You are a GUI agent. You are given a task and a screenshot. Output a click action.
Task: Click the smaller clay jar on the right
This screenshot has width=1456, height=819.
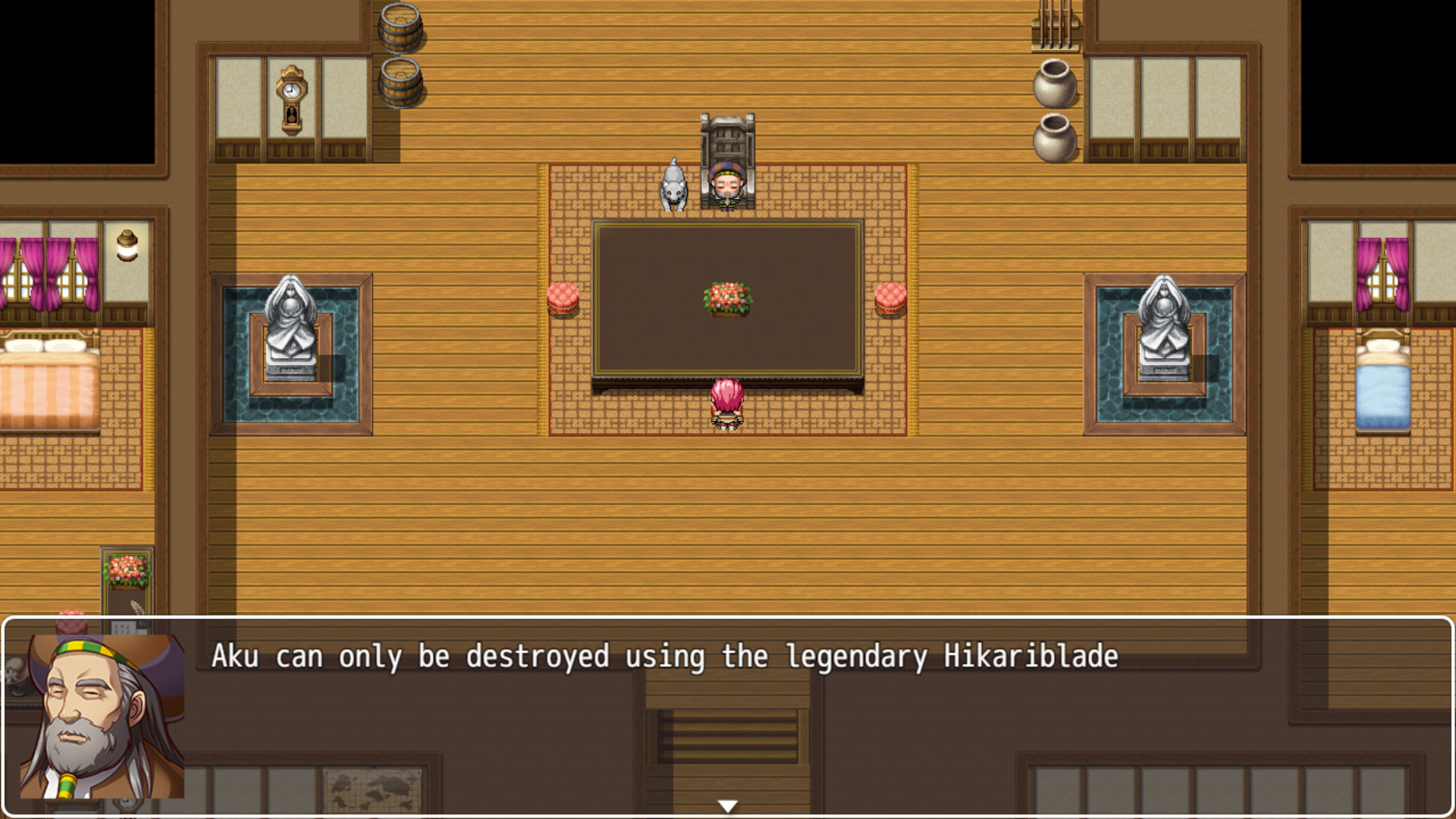[1054, 136]
